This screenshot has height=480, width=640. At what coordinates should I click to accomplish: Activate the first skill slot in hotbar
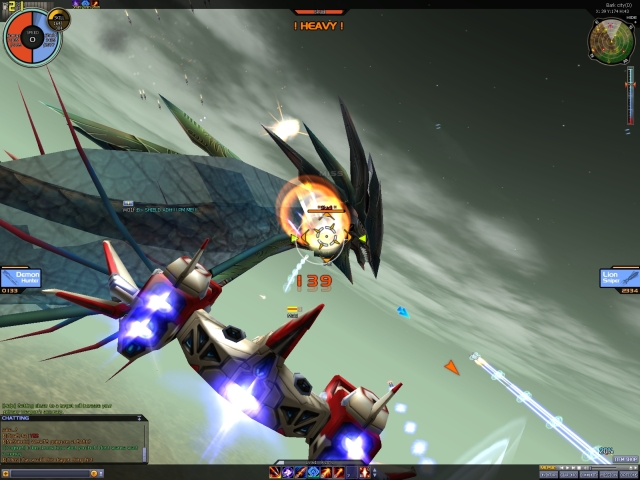point(275,472)
